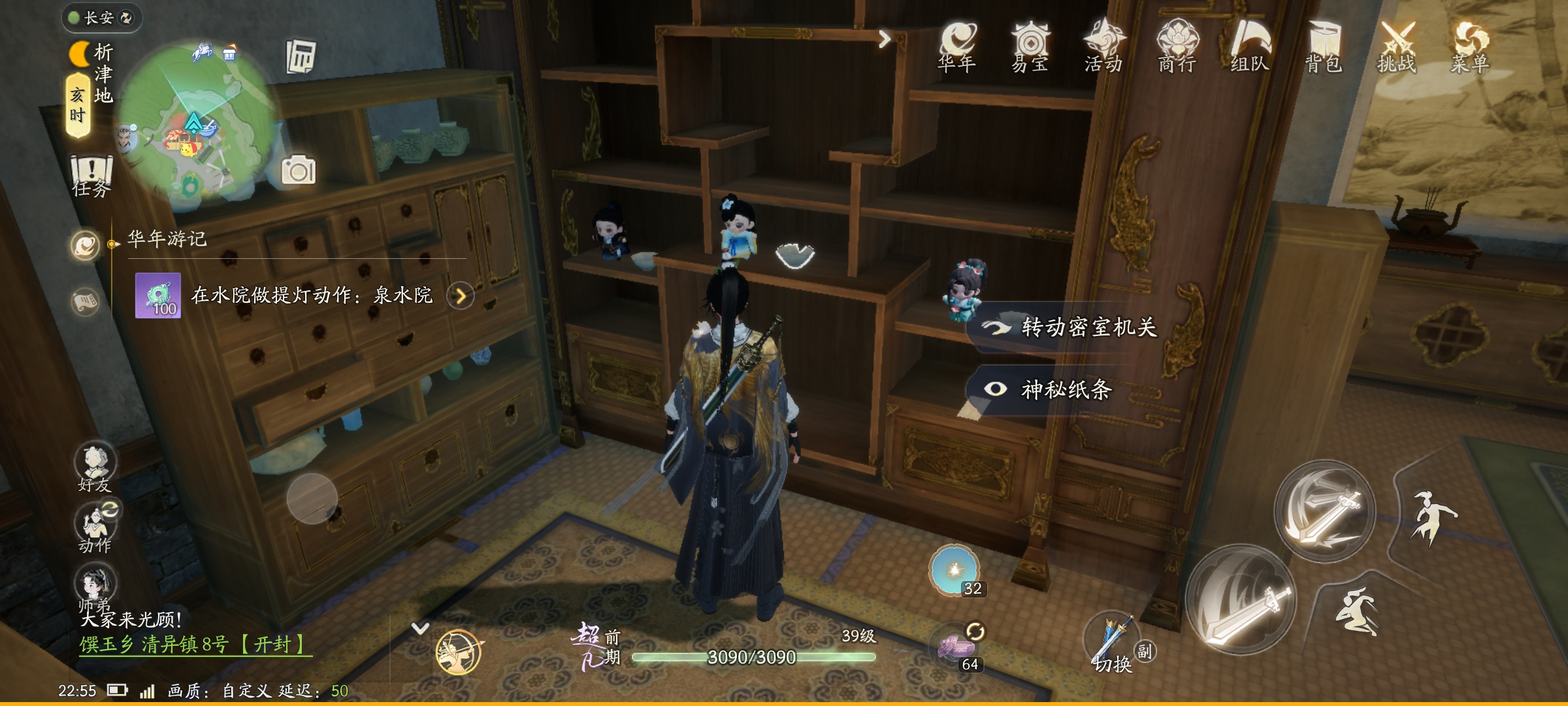Open the 好友 friends list
Screen dimensions: 1568x706
[95, 467]
